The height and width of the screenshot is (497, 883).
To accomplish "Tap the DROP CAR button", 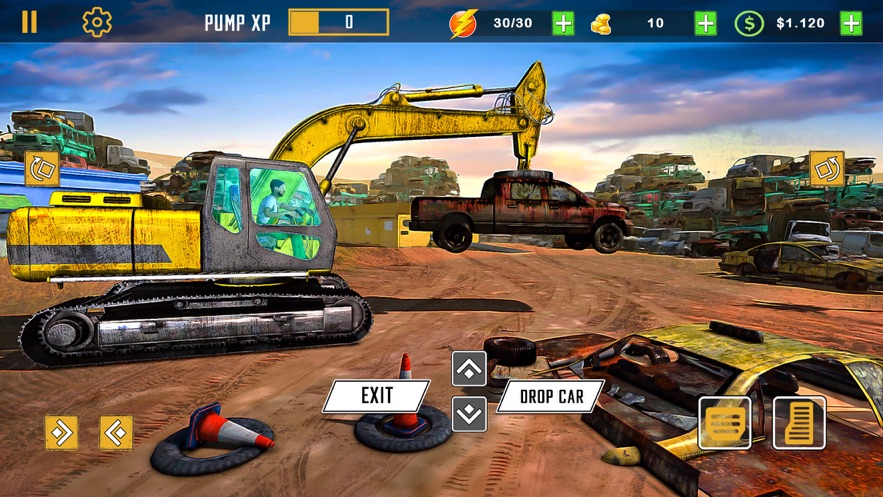I will click(x=550, y=396).
